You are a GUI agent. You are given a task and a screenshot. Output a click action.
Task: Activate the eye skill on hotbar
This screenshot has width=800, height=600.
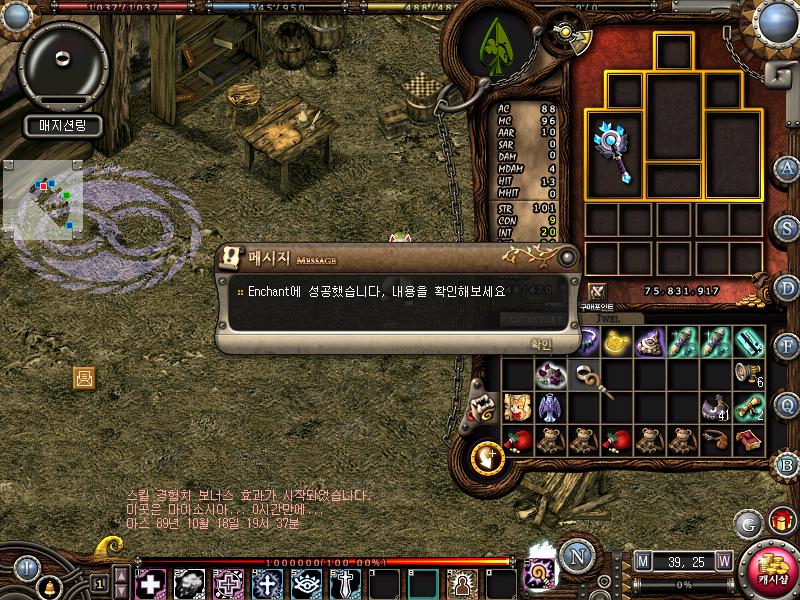tap(305, 583)
